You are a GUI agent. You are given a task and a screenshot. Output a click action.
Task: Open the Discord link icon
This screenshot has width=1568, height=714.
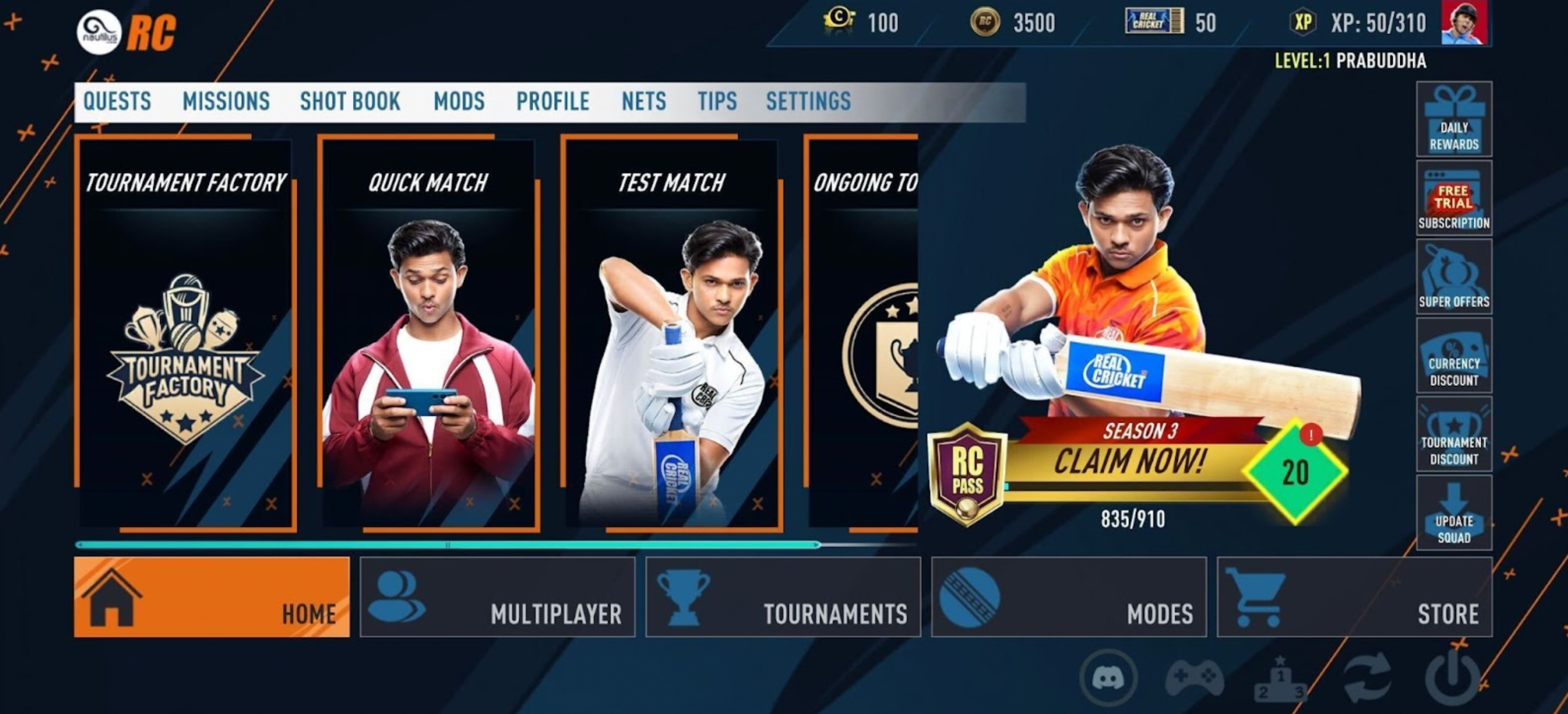[x=1108, y=678]
